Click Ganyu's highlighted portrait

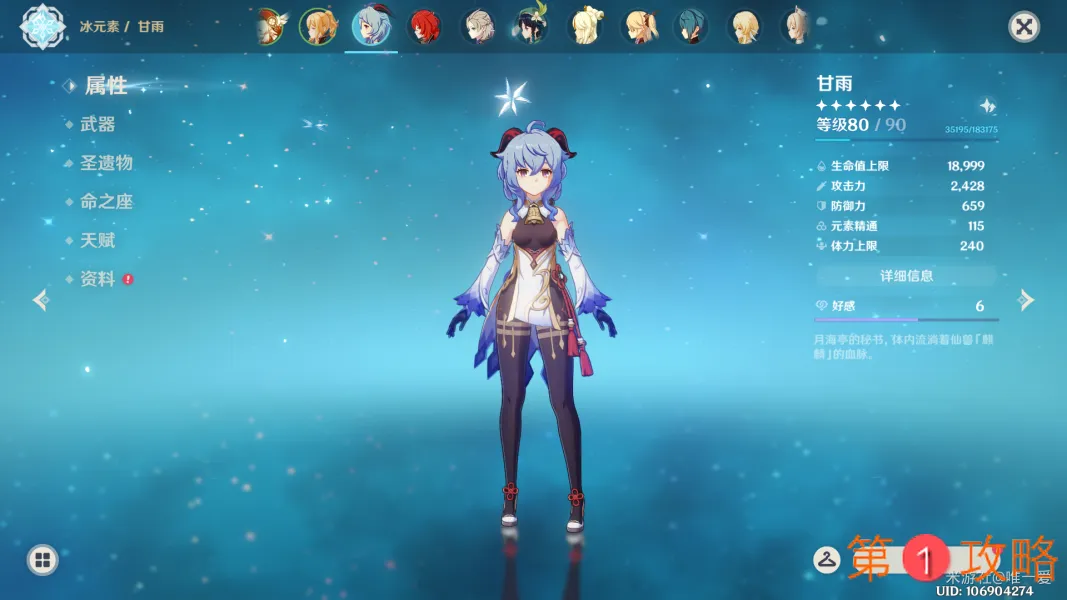[372, 27]
